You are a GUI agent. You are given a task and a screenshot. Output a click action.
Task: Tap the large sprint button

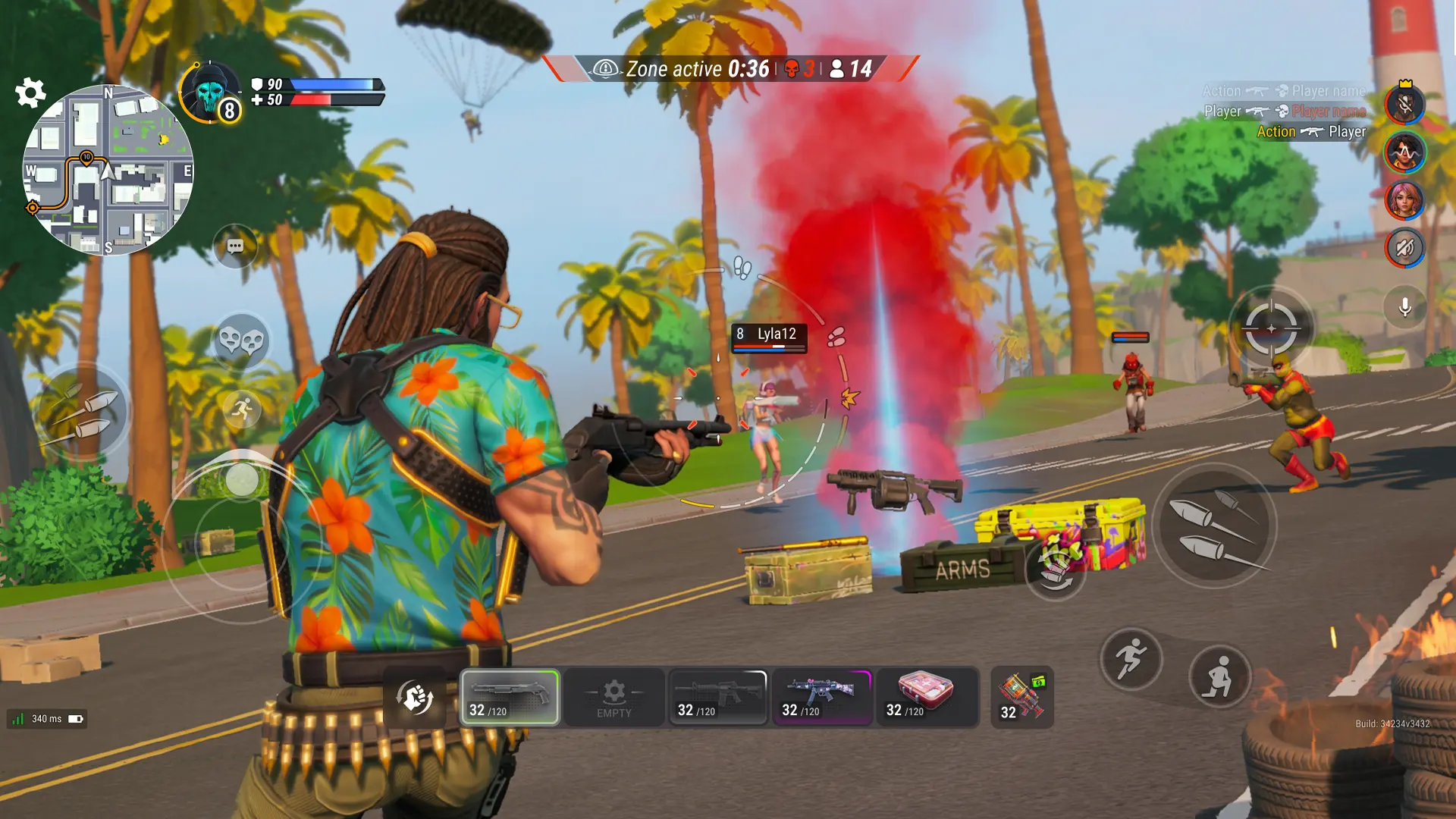click(x=1131, y=658)
